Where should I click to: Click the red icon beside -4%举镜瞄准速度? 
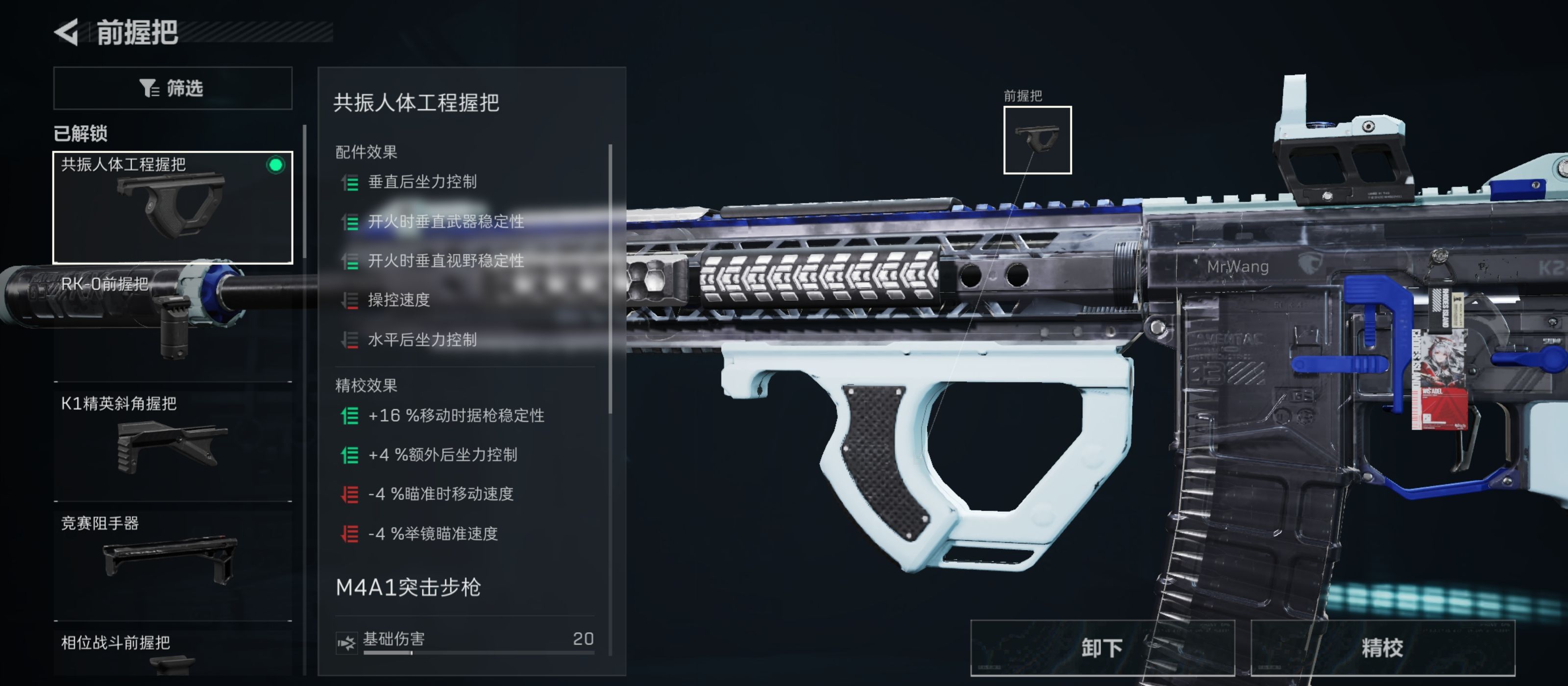pos(350,534)
